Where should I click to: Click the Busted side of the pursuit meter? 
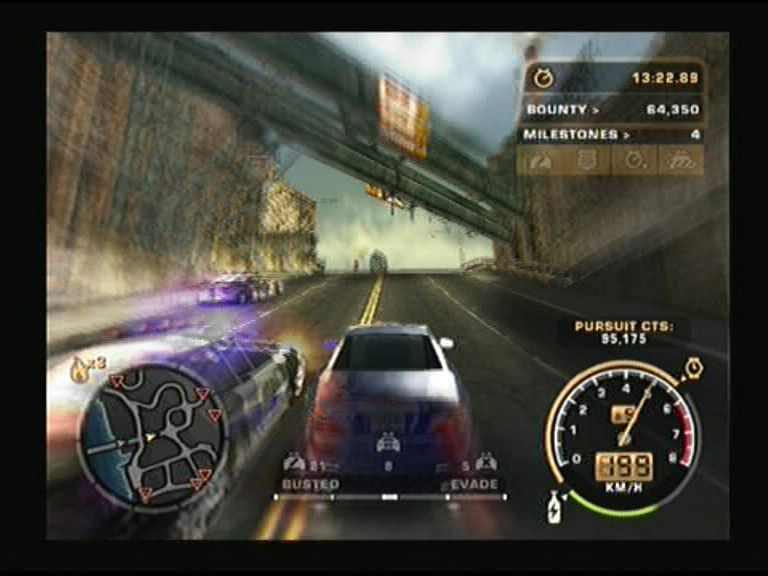point(311,484)
